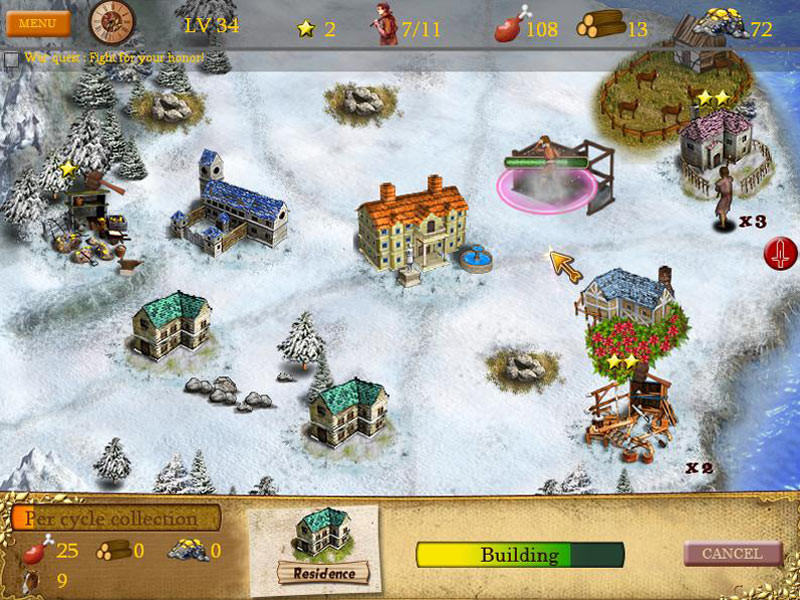Click the round clock icon
800x600 pixels.
pyautogui.click(x=111, y=21)
